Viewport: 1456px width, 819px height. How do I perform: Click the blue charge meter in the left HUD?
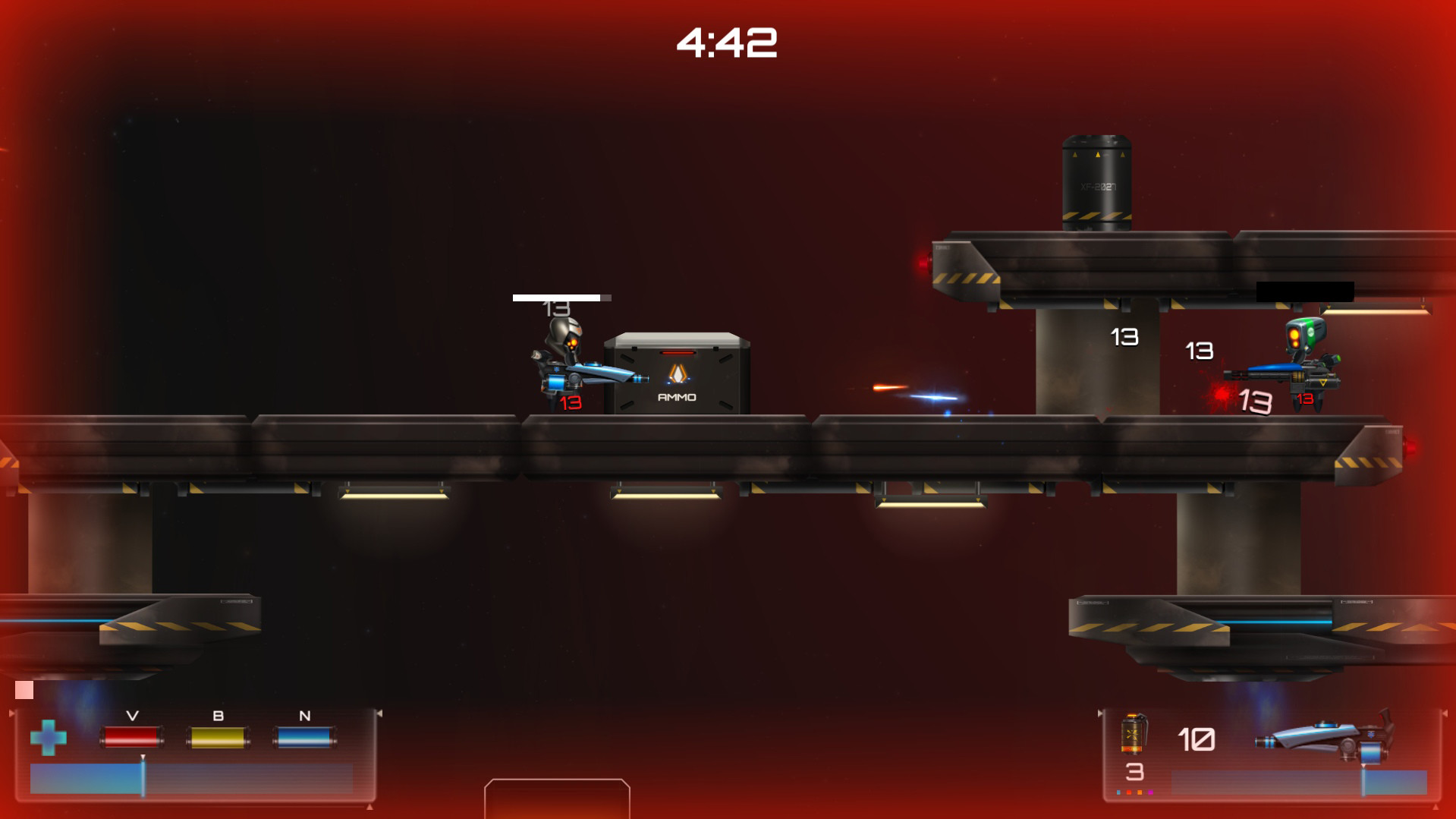click(x=86, y=779)
